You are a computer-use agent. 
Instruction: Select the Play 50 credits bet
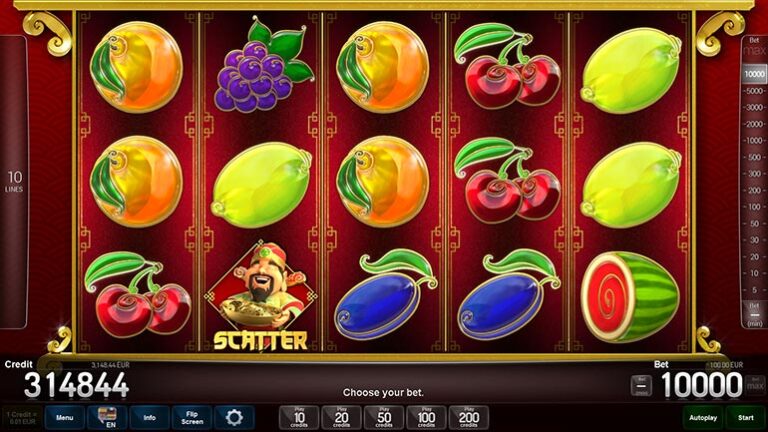[384, 418]
